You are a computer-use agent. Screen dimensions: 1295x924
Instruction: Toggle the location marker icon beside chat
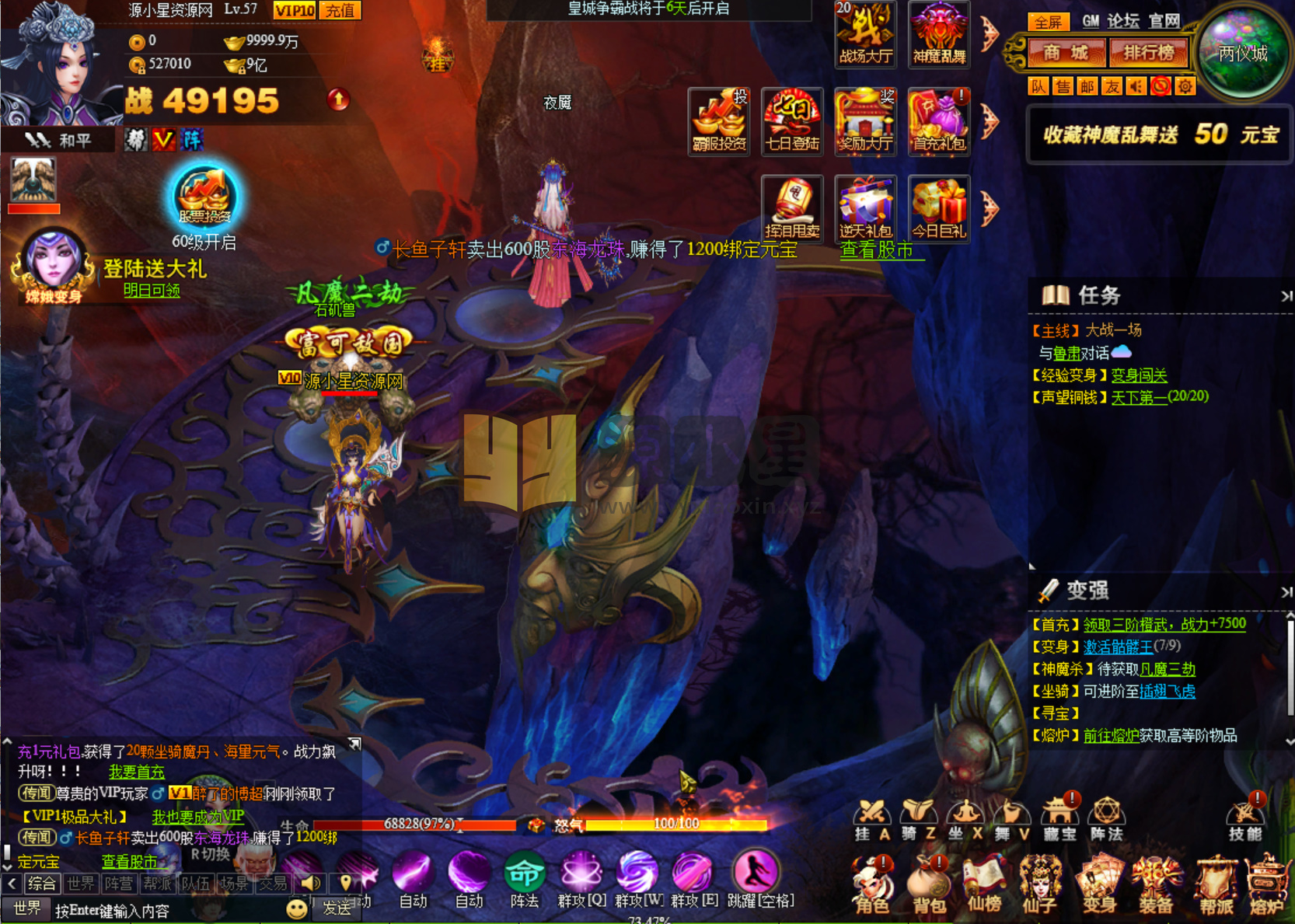pyautogui.click(x=345, y=883)
